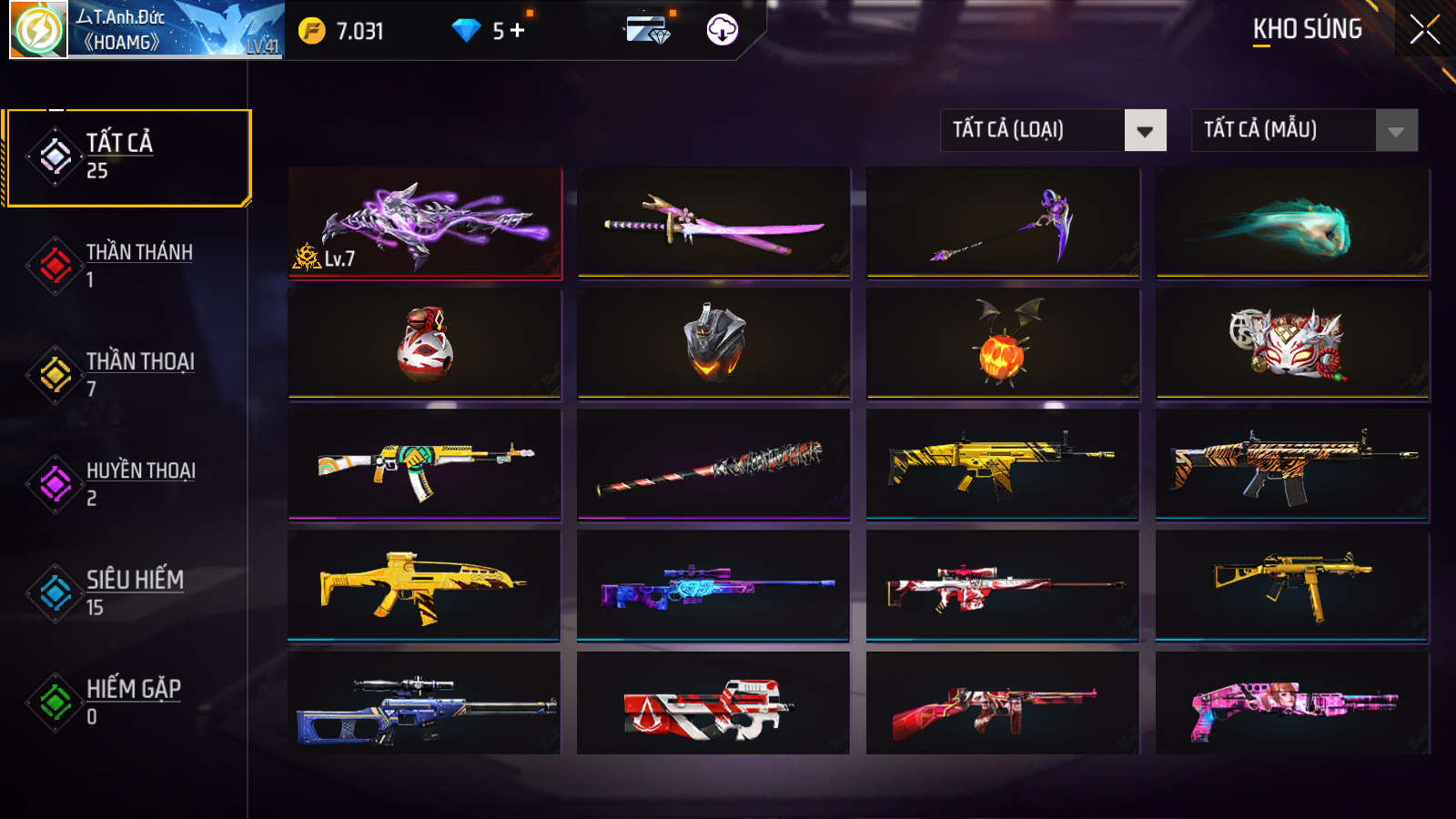Select the purple Lv.7 evolved gun skin
The height and width of the screenshot is (819, 1456).
coord(425,223)
